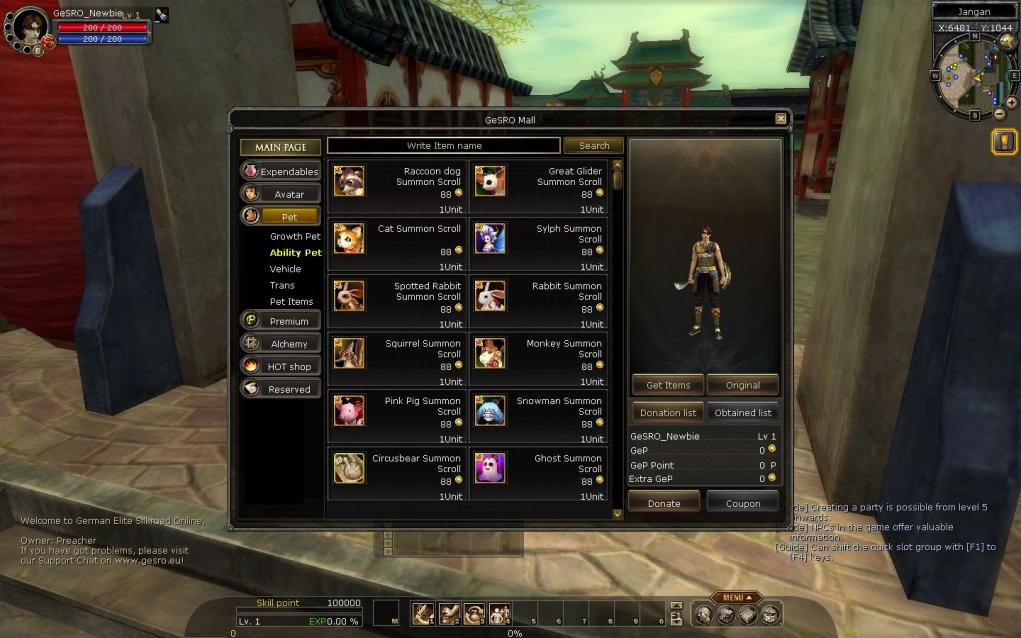Click the Donate button
The height and width of the screenshot is (638, 1021).
664,503
